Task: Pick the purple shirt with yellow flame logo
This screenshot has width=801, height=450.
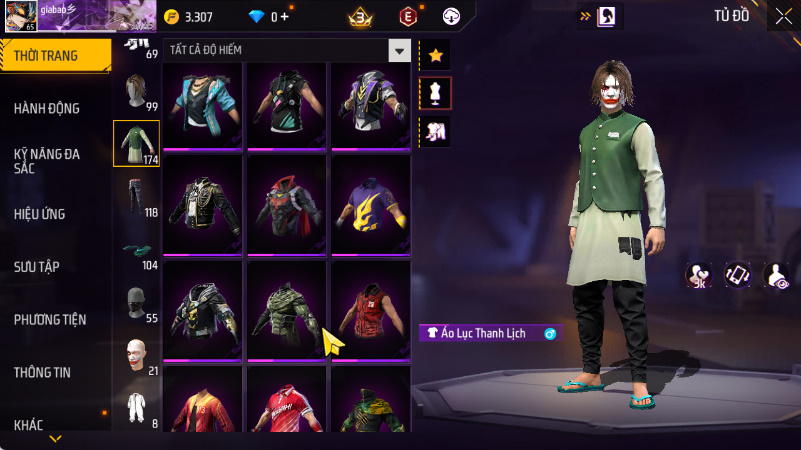Action: tap(370, 204)
